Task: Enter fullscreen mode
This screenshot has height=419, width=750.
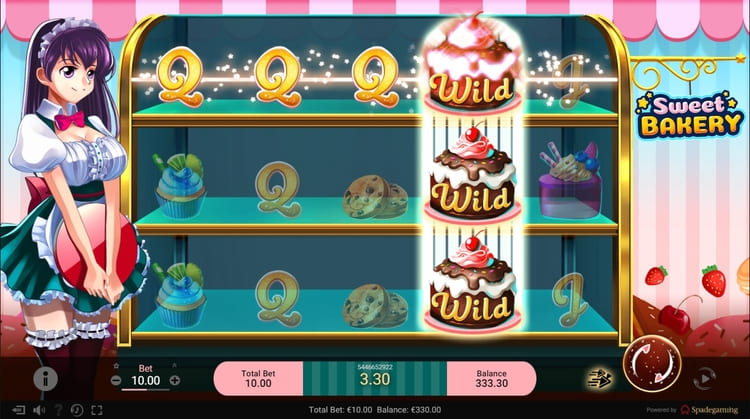Action: pyautogui.click(x=97, y=410)
